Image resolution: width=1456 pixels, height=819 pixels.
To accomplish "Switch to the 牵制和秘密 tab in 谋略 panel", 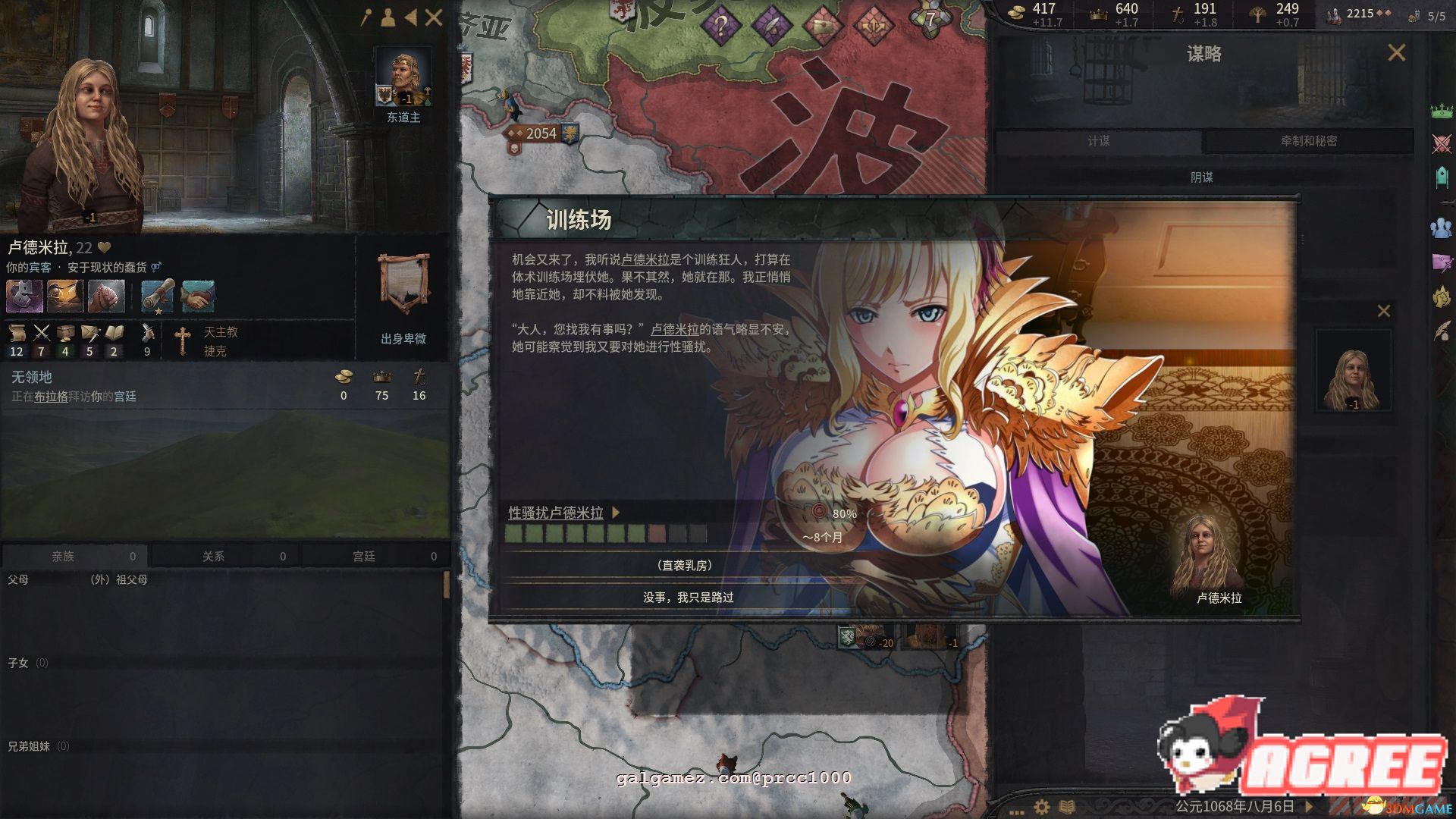I will coord(1304,142).
